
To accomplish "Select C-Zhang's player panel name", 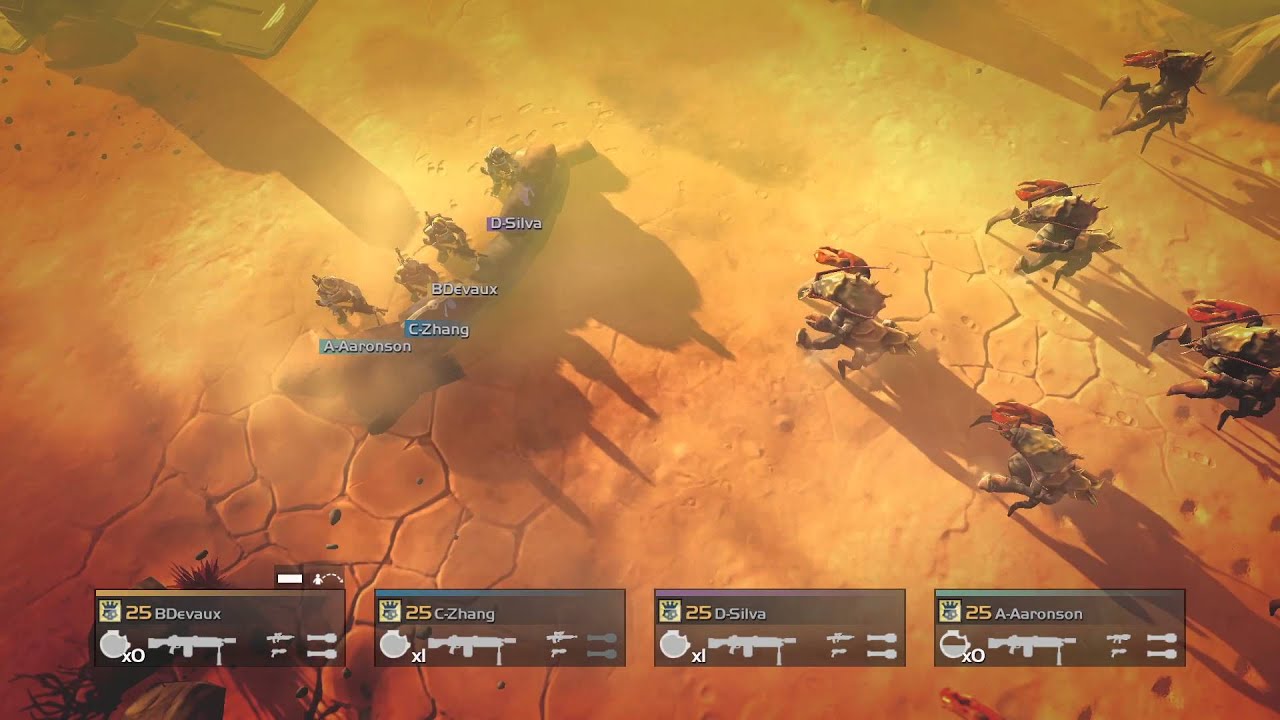I will [x=464, y=613].
